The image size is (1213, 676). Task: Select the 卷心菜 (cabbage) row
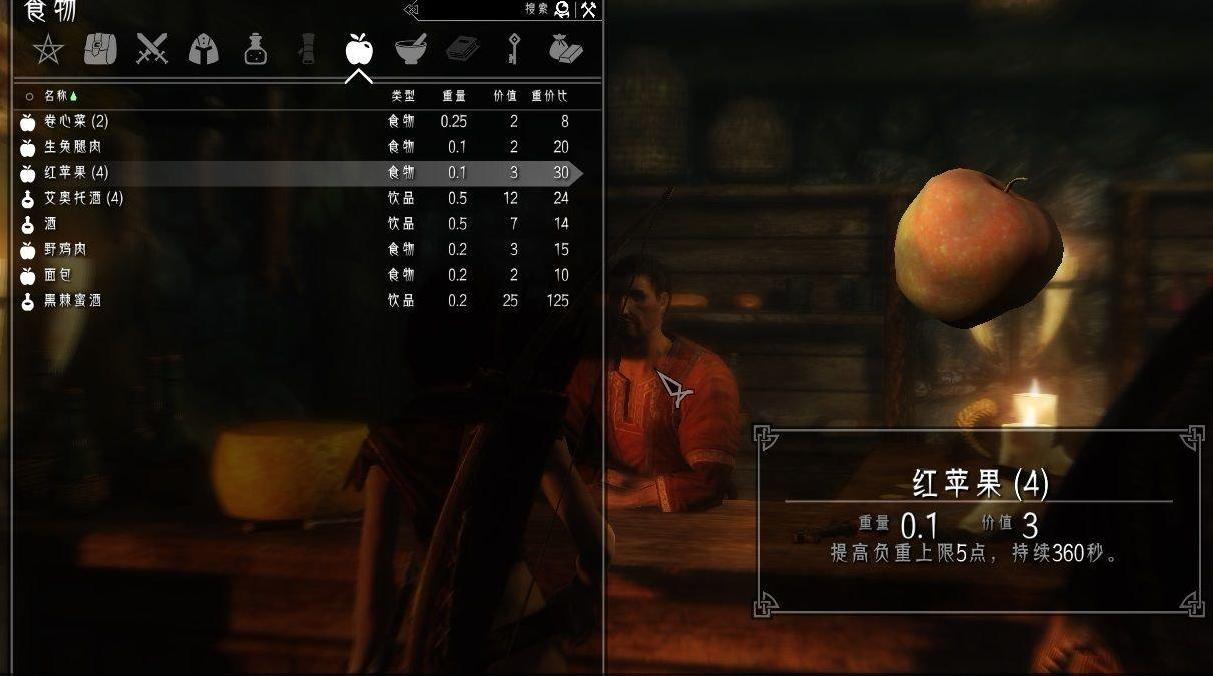(75, 122)
